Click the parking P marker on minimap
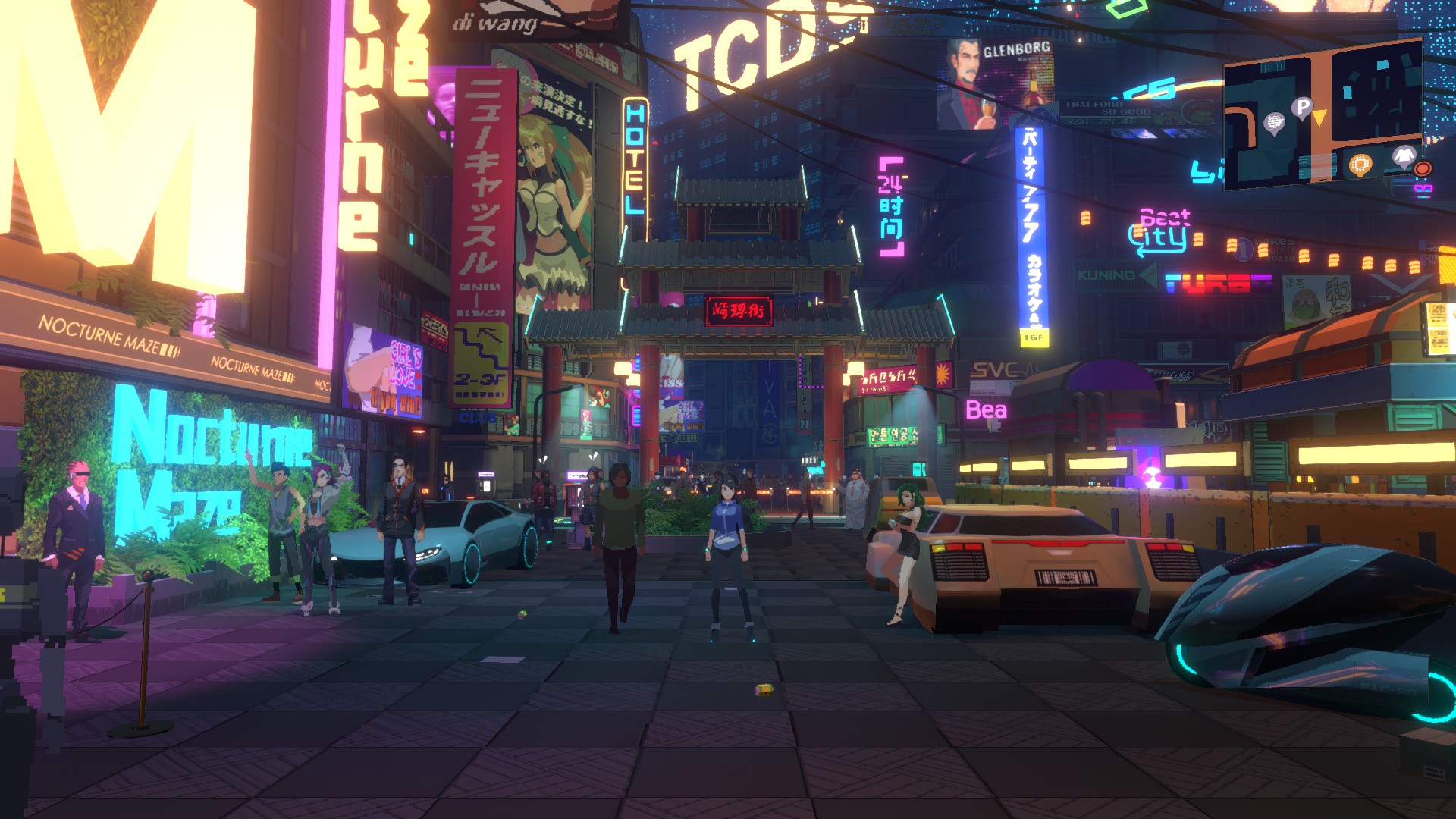 [1302, 108]
